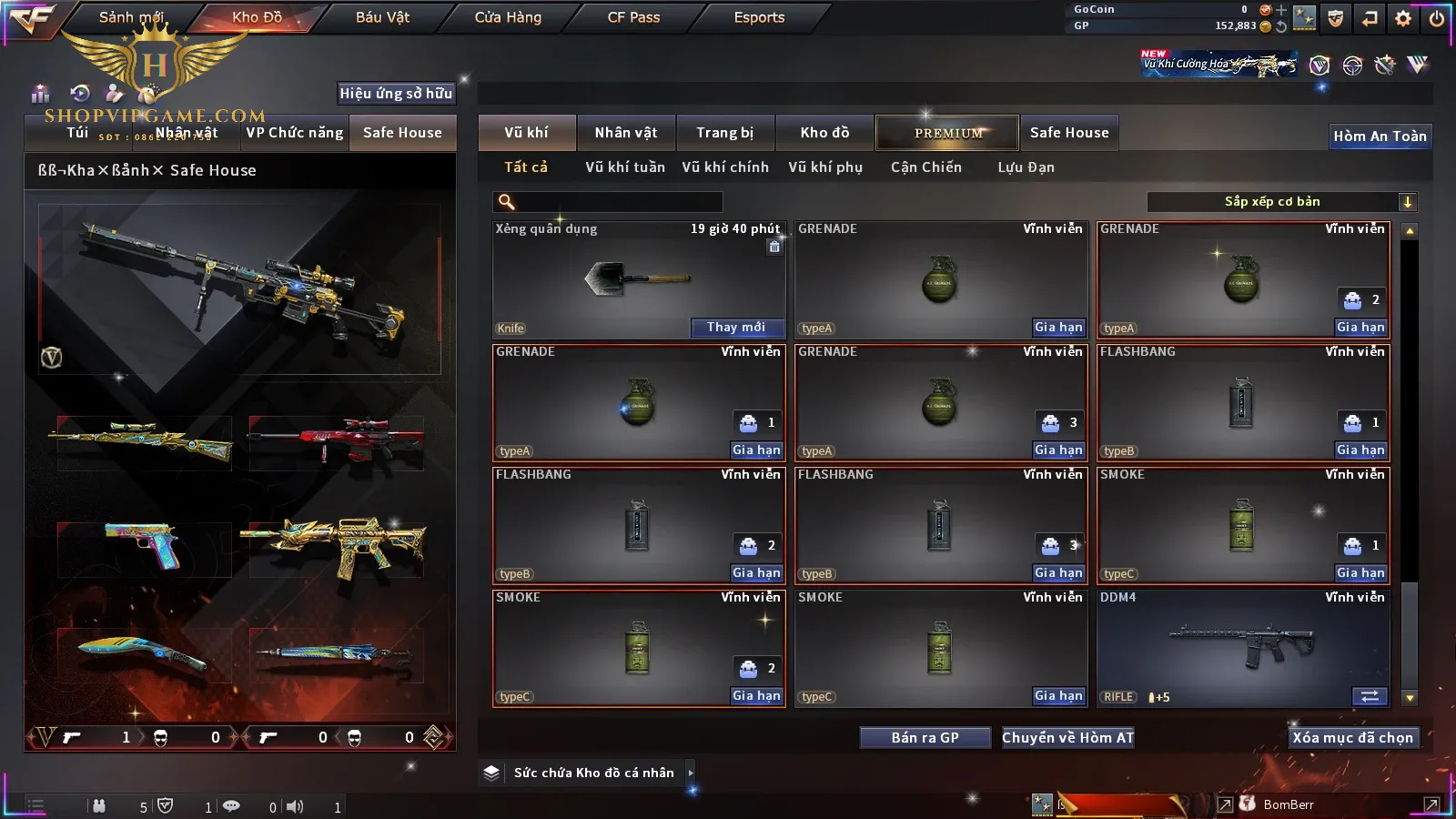Open the Esports menu
Viewport: 1456px width, 819px height.
[759, 17]
